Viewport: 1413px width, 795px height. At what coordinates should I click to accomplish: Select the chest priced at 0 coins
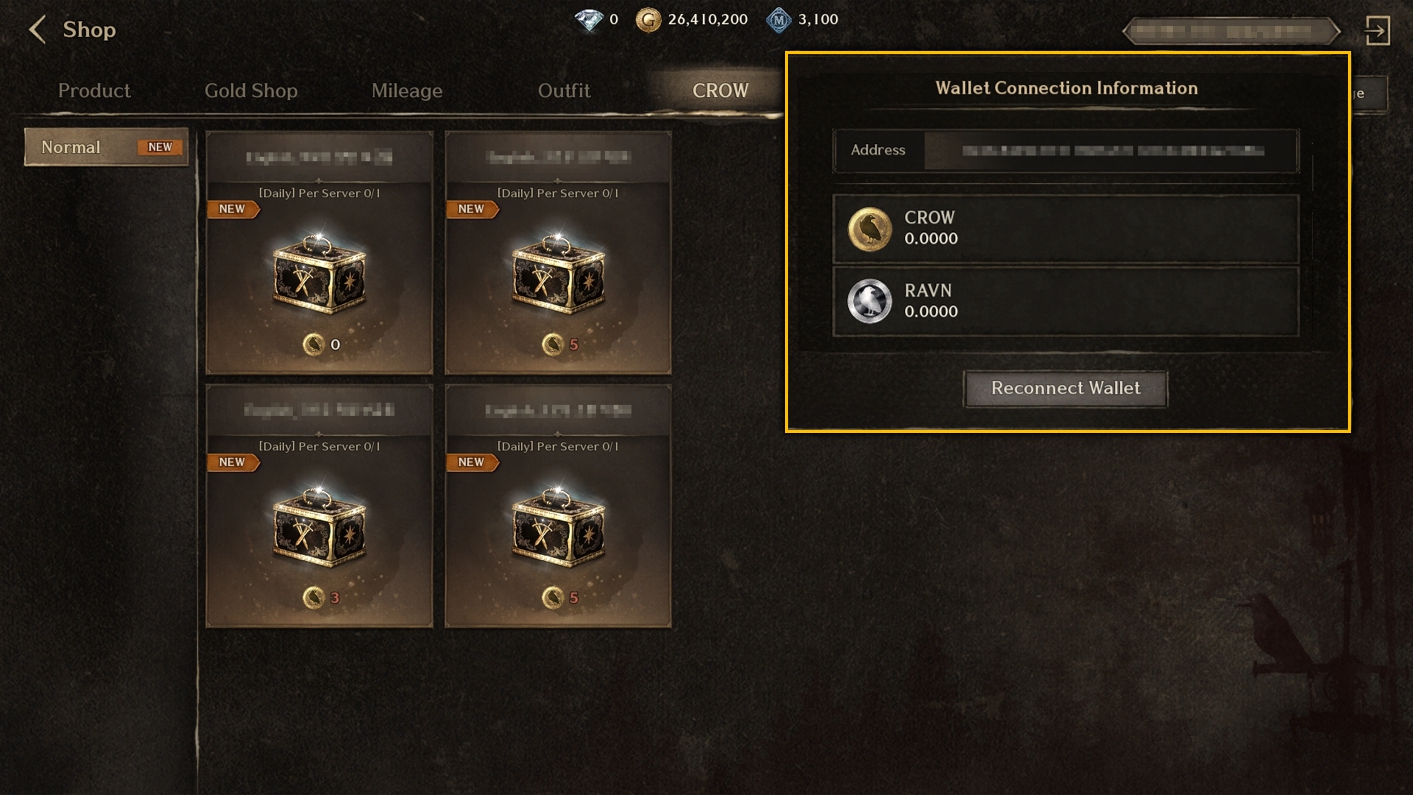tap(319, 253)
